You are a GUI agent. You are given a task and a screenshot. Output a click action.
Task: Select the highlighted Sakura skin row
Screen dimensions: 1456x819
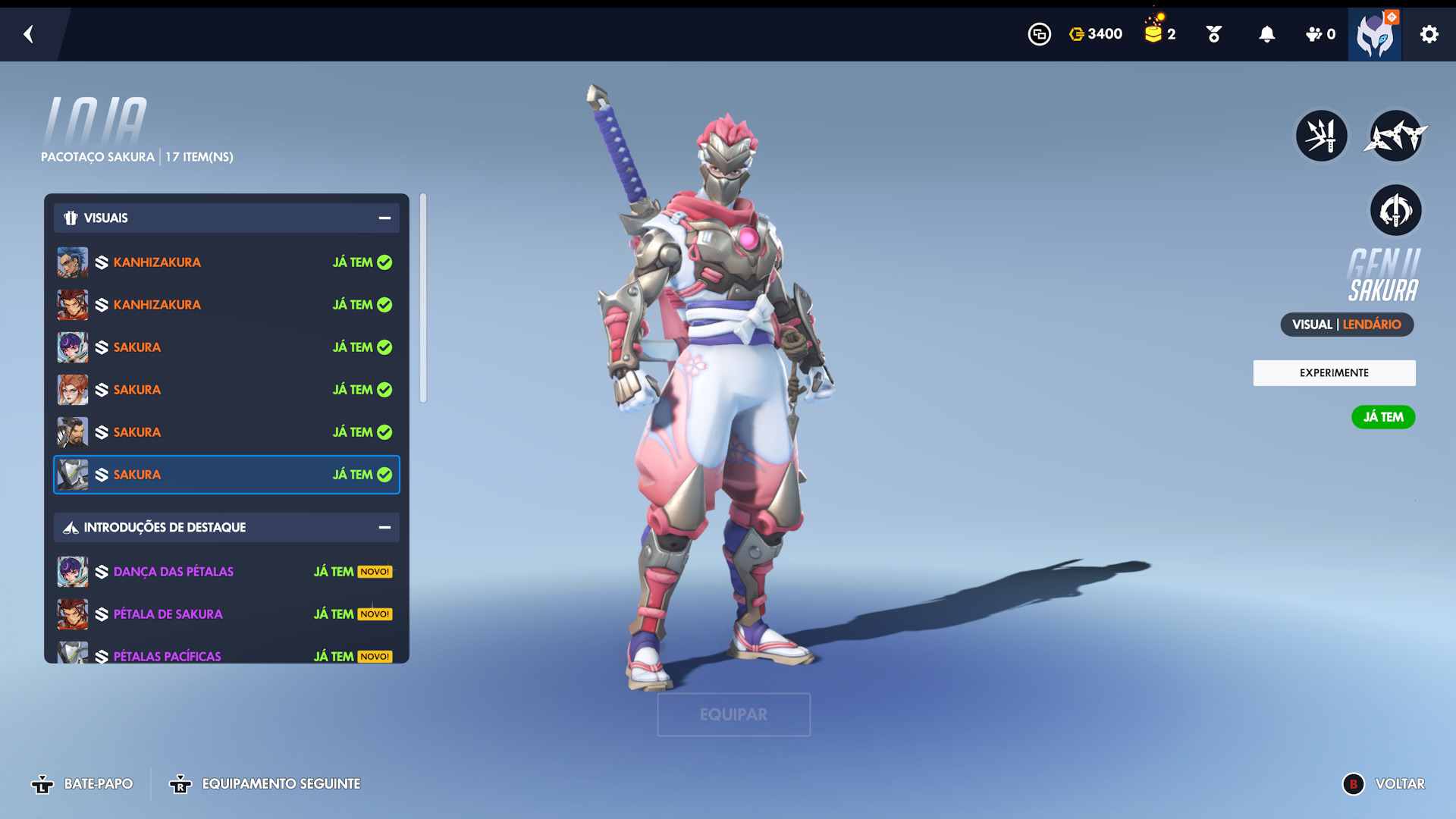pos(226,475)
